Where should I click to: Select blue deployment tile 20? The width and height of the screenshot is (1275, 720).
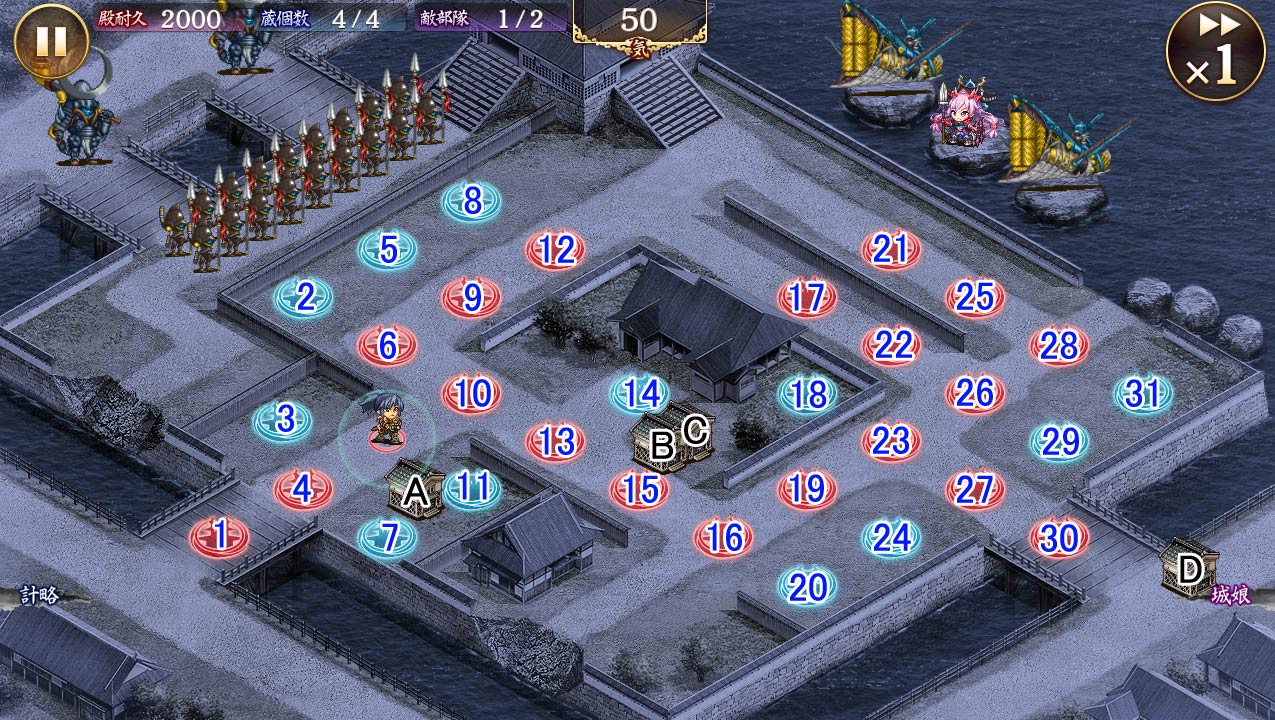point(807,587)
